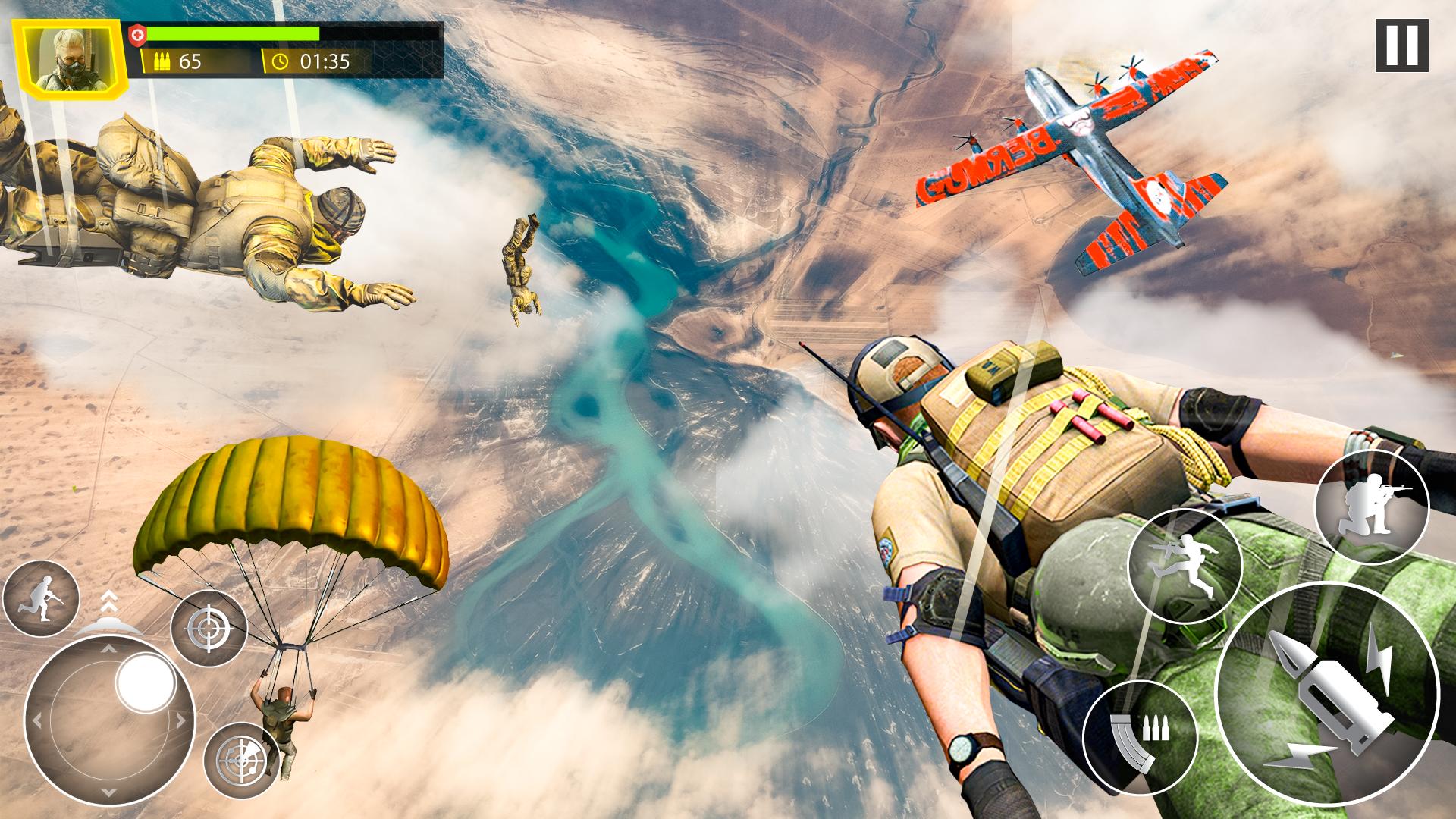Select the crosshair aim button
This screenshot has height=819, width=1456.
click(x=209, y=628)
